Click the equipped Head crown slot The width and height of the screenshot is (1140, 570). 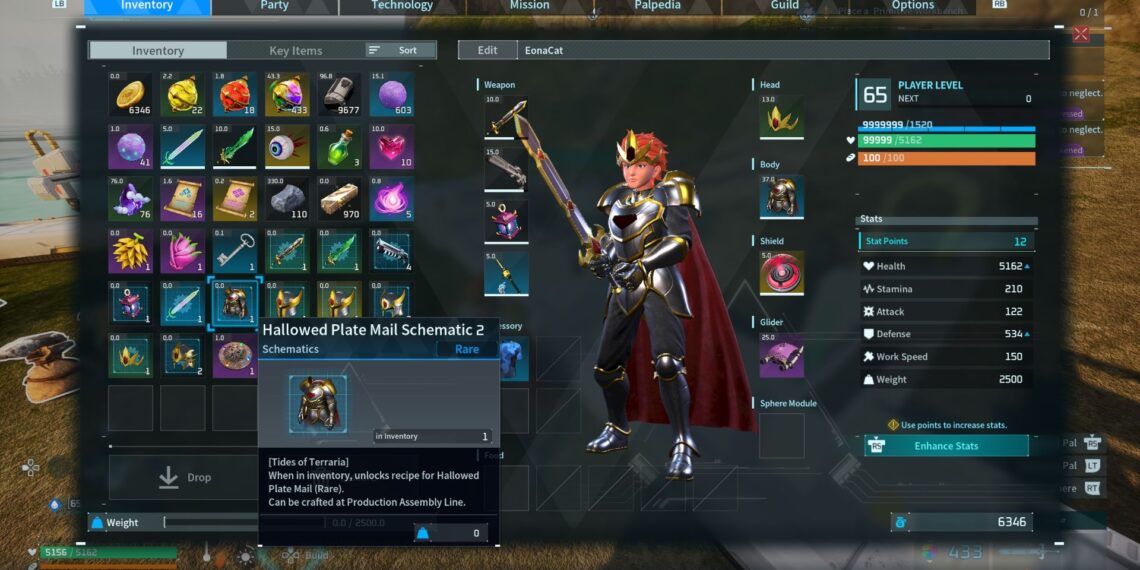click(x=780, y=117)
